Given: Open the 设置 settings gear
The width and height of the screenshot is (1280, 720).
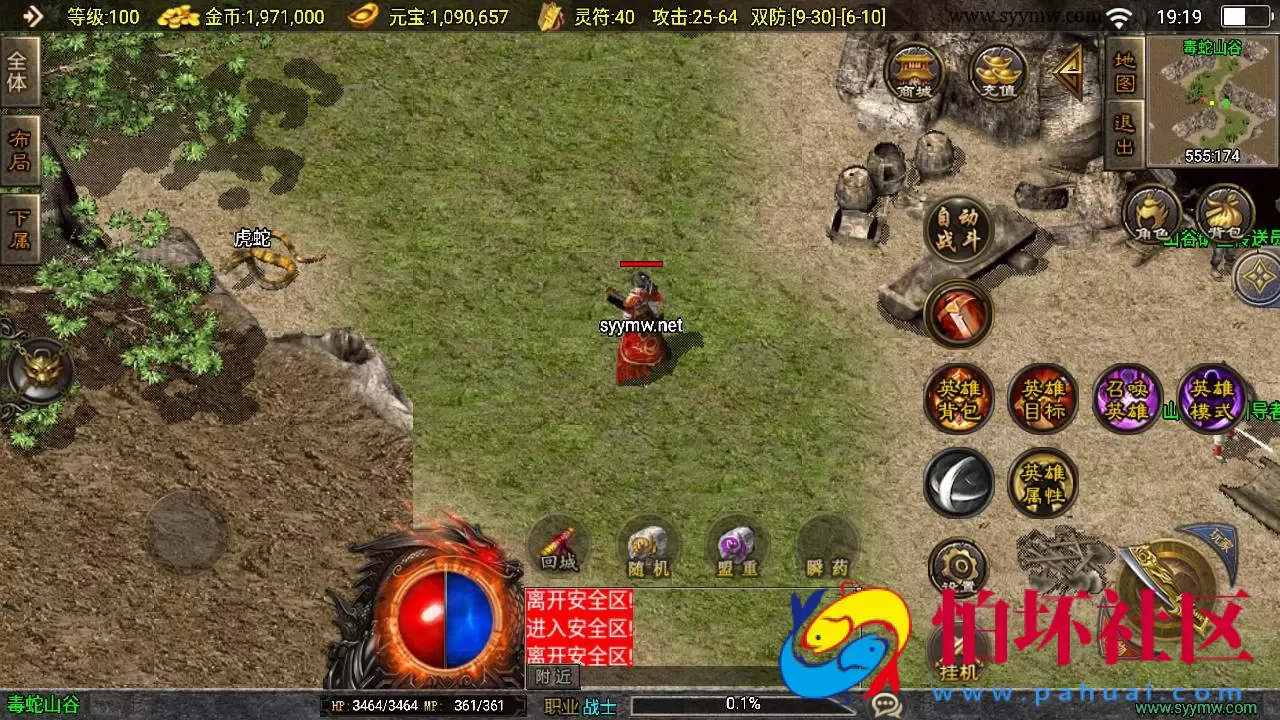Looking at the screenshot, I should (958, 565).
